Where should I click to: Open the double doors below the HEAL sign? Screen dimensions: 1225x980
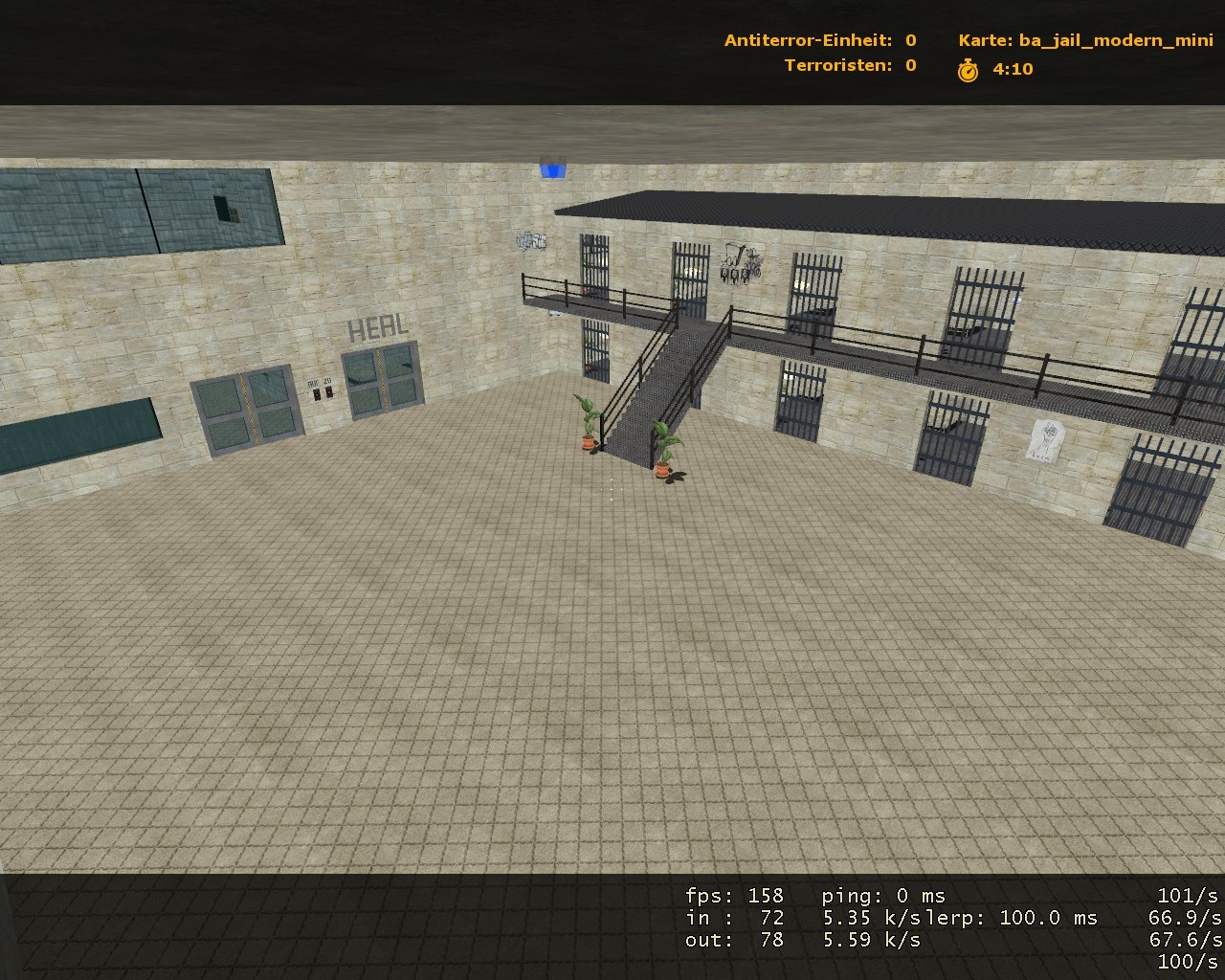pyautogui.click(x=382, y=383)
